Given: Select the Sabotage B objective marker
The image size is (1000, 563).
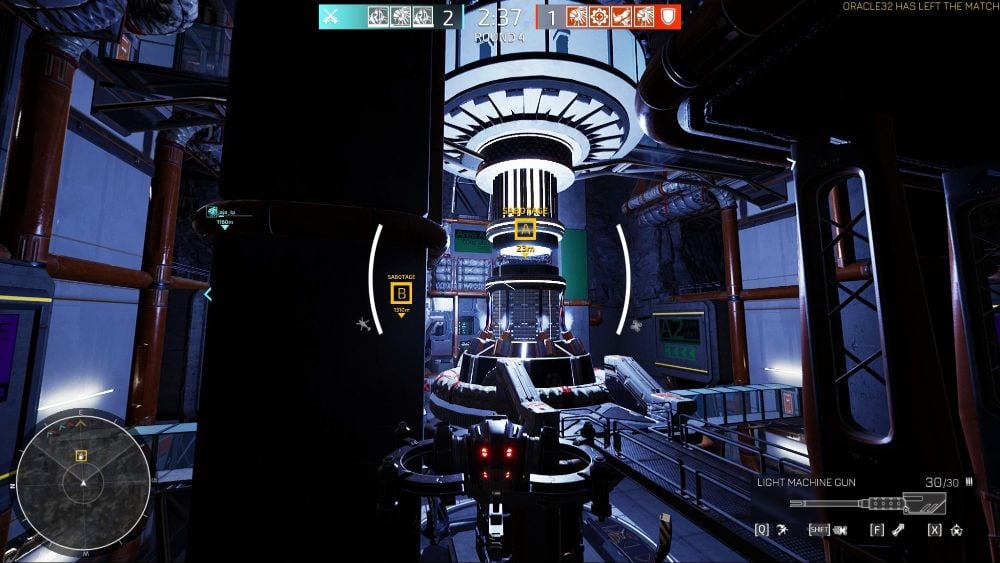Looking at the screenshot, I should point(401,293).
